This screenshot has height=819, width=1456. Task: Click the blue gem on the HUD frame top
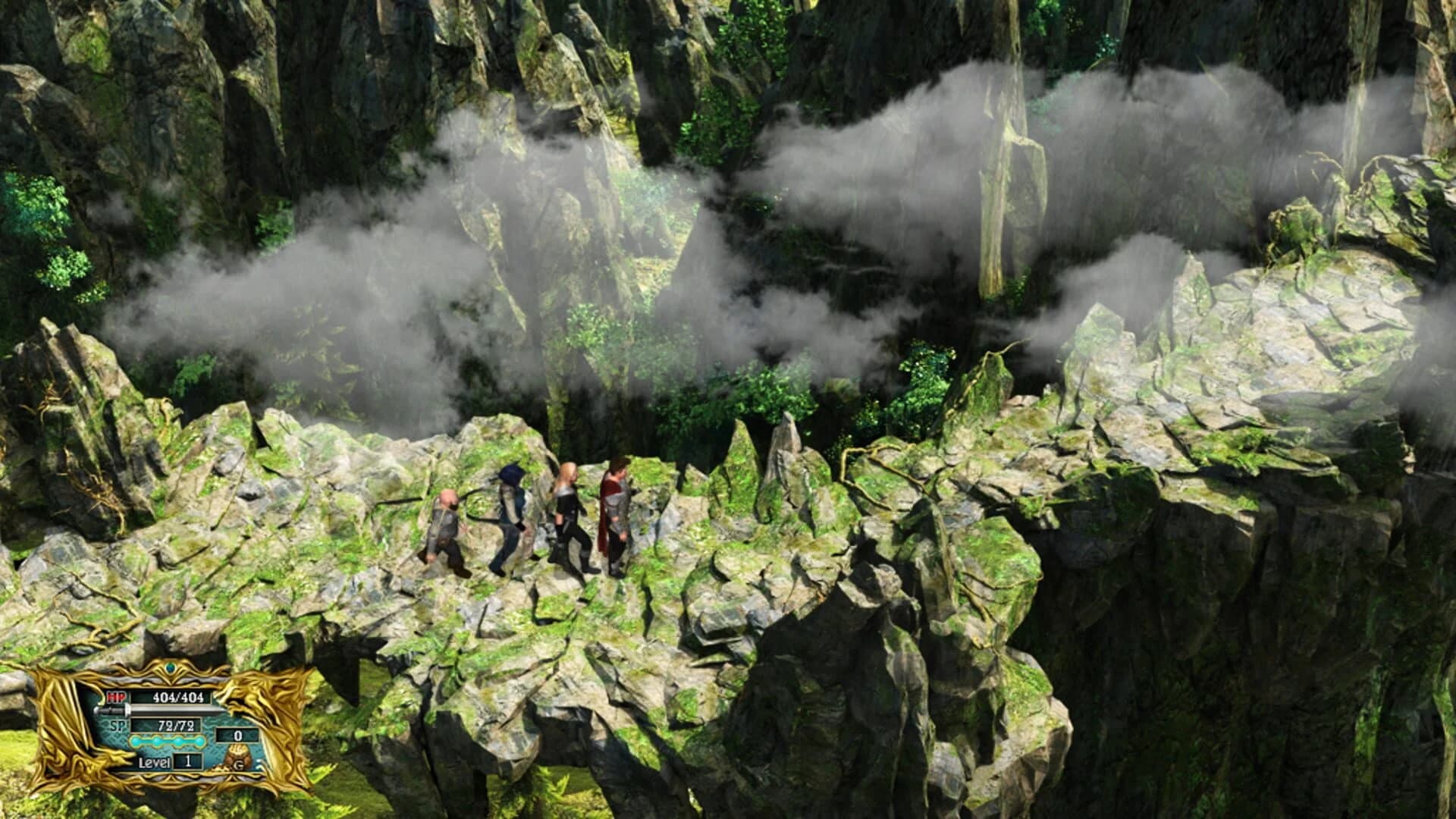point(171,667)
